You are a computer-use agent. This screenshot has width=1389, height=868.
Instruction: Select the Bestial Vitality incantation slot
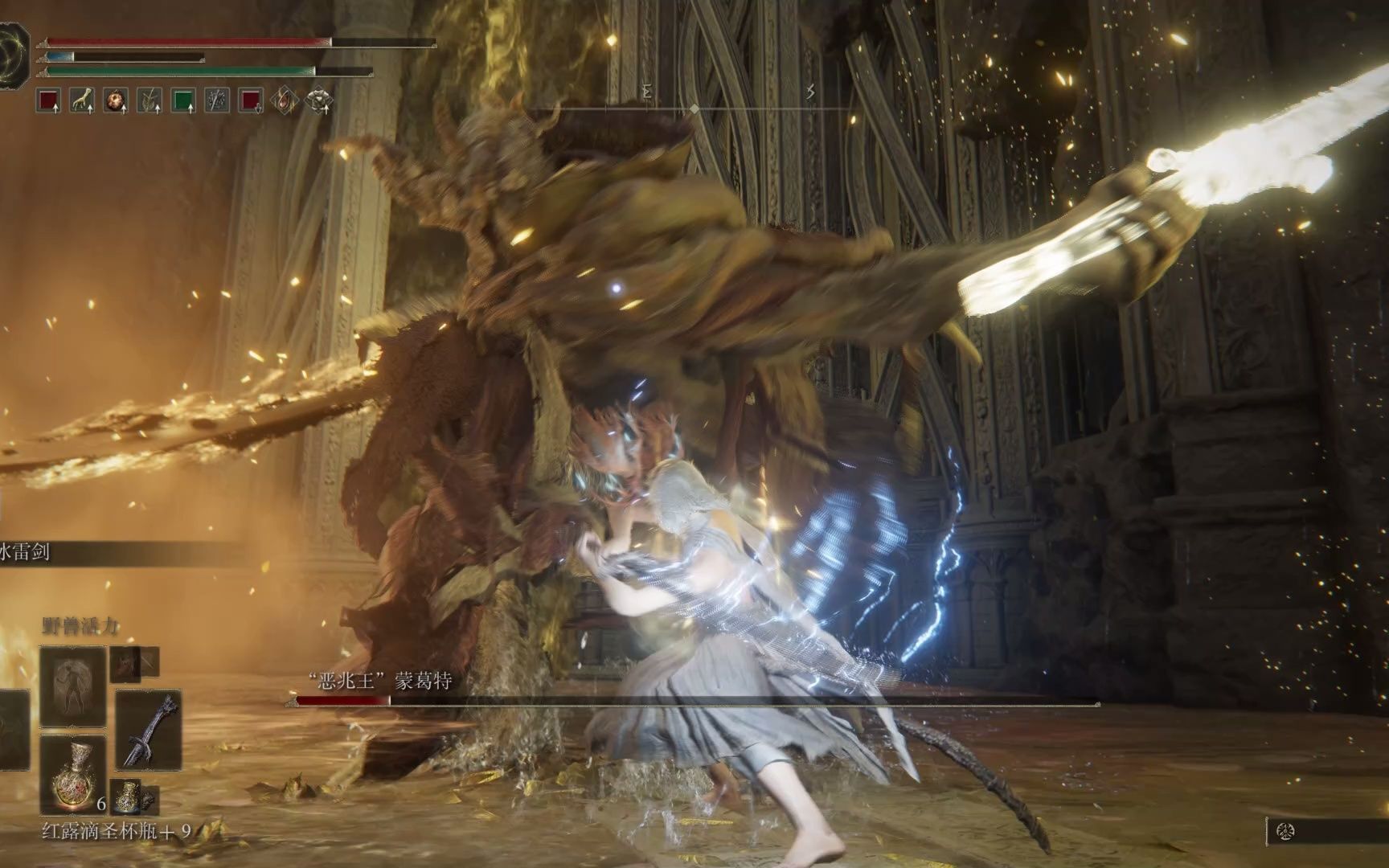click(x=73, y=686)
